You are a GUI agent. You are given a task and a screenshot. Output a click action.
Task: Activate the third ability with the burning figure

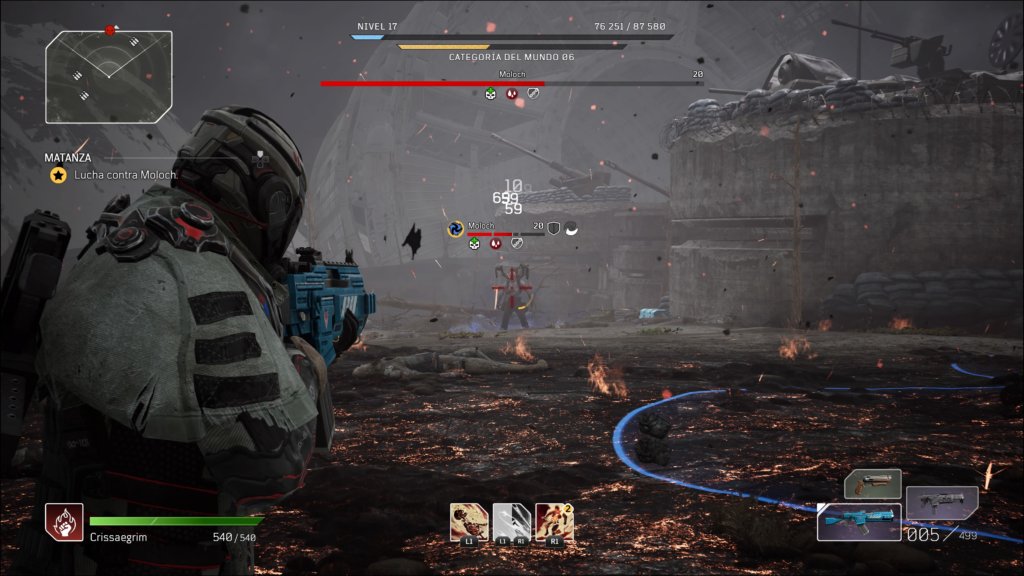[x=554, y=522]
